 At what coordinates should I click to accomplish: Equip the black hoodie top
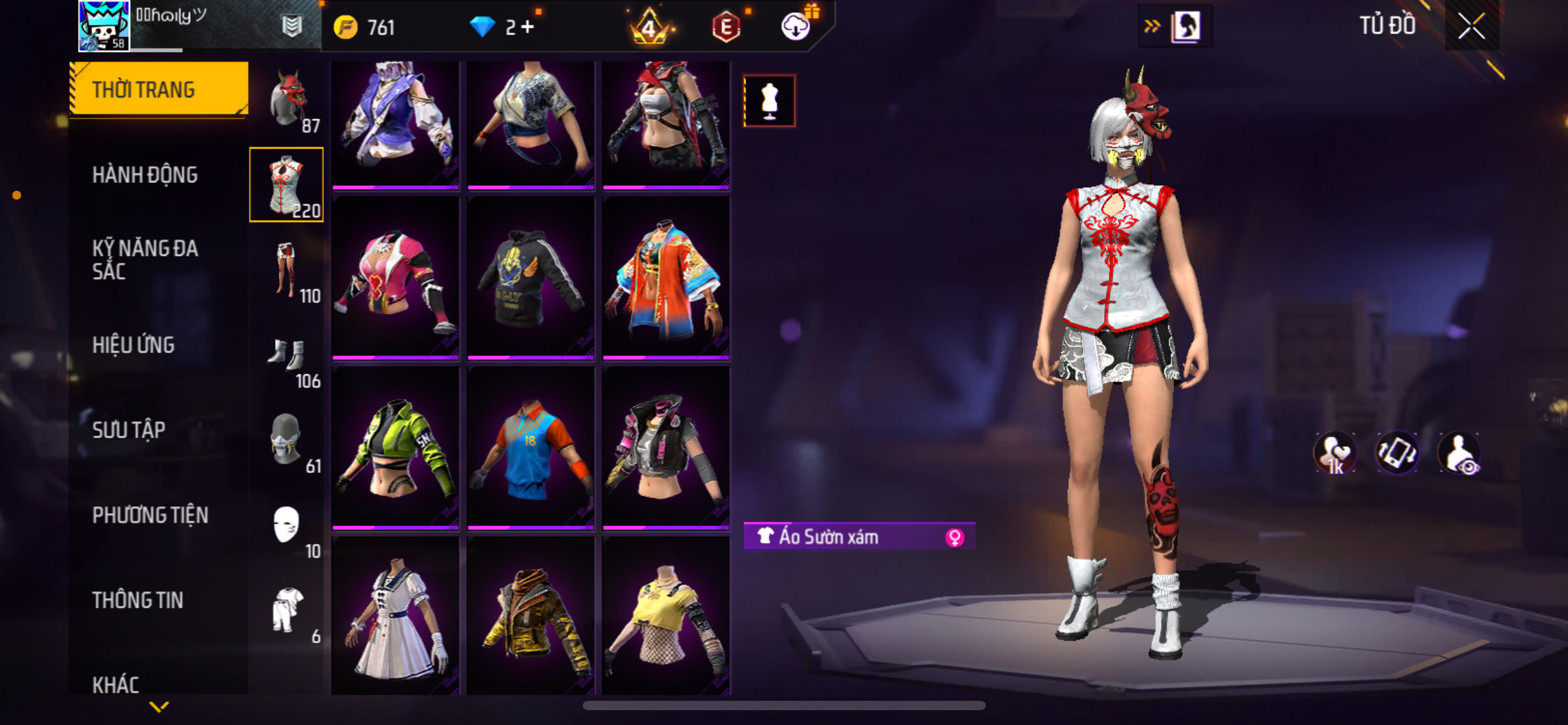[531, 278]
